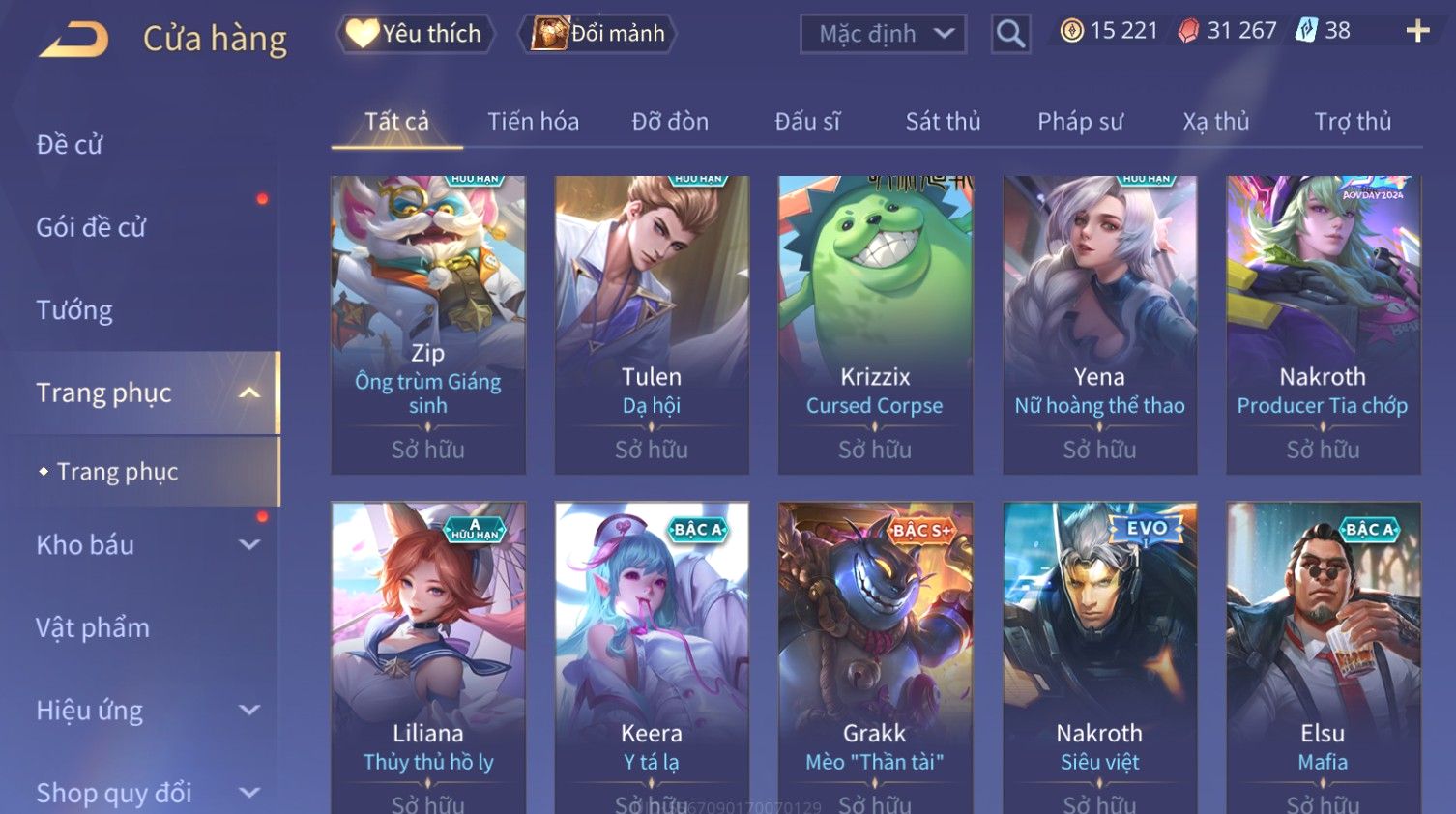Select the Đỡ đòn category tab
The width and height of the screenshot is (1456, 814).
(670, 122)
